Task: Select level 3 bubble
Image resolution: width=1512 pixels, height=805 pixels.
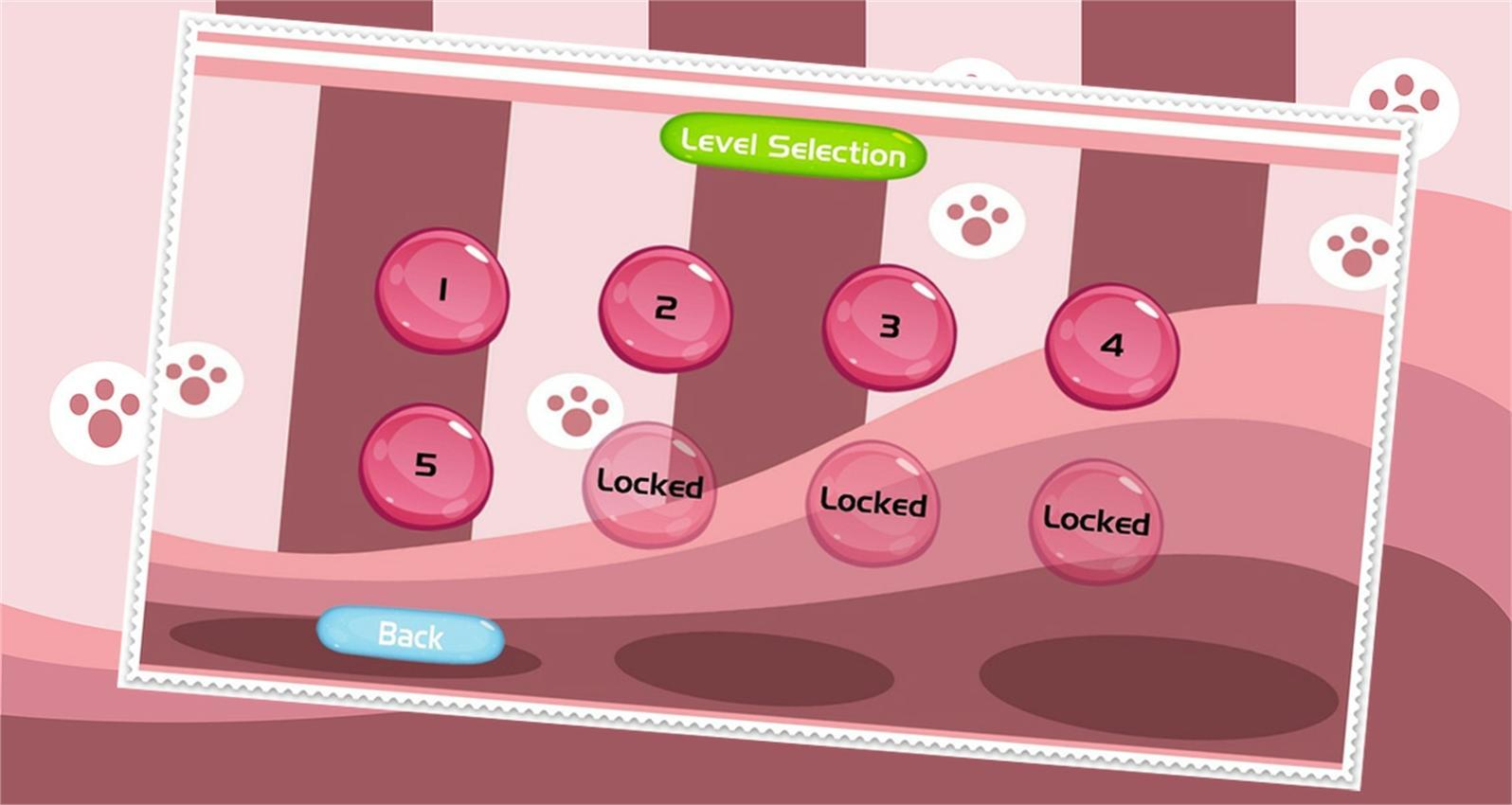Action: 889,327
